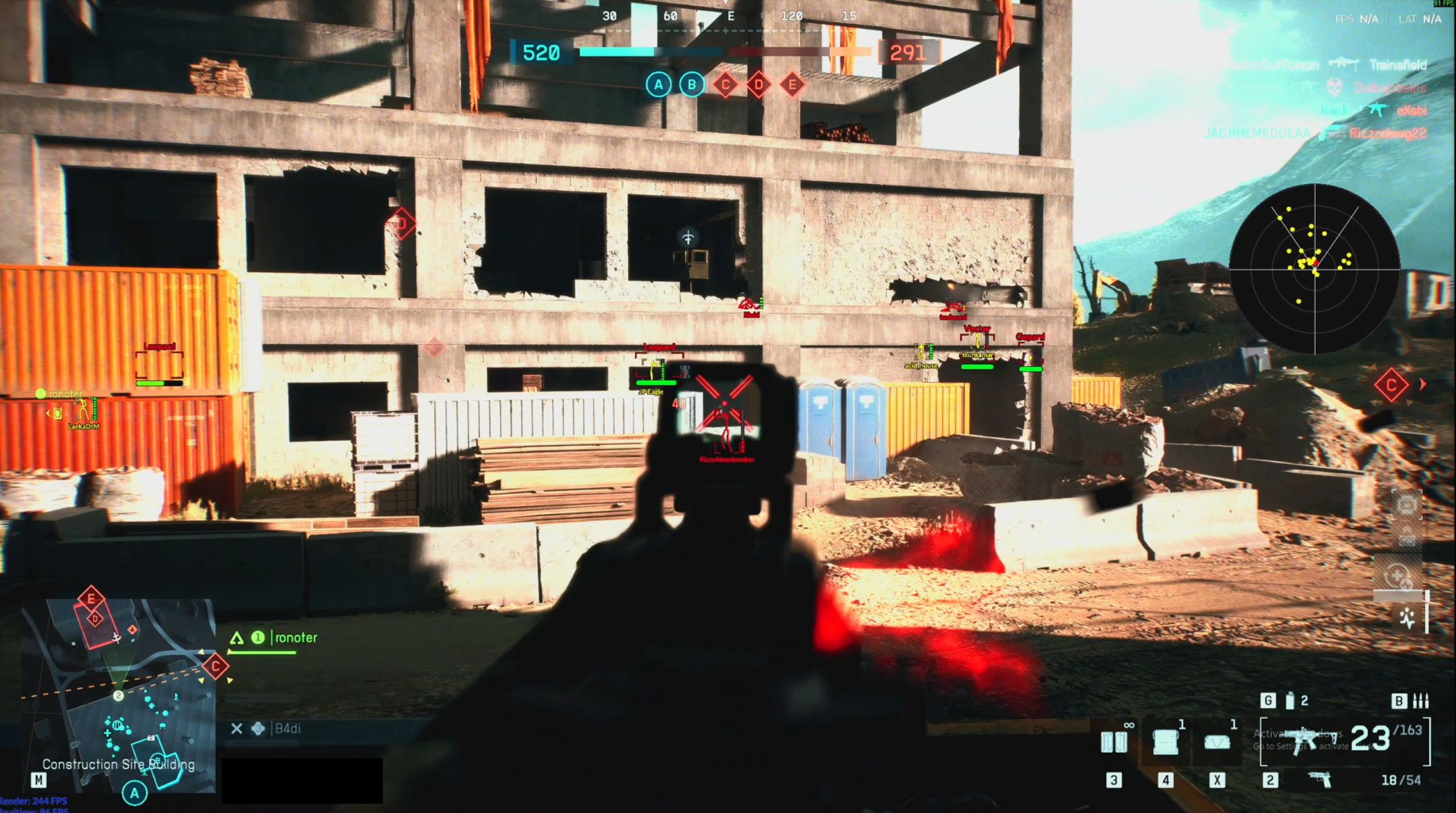Click the skull kill icon in the killfeed
1456x813 pixels.
coord(1333,89)
